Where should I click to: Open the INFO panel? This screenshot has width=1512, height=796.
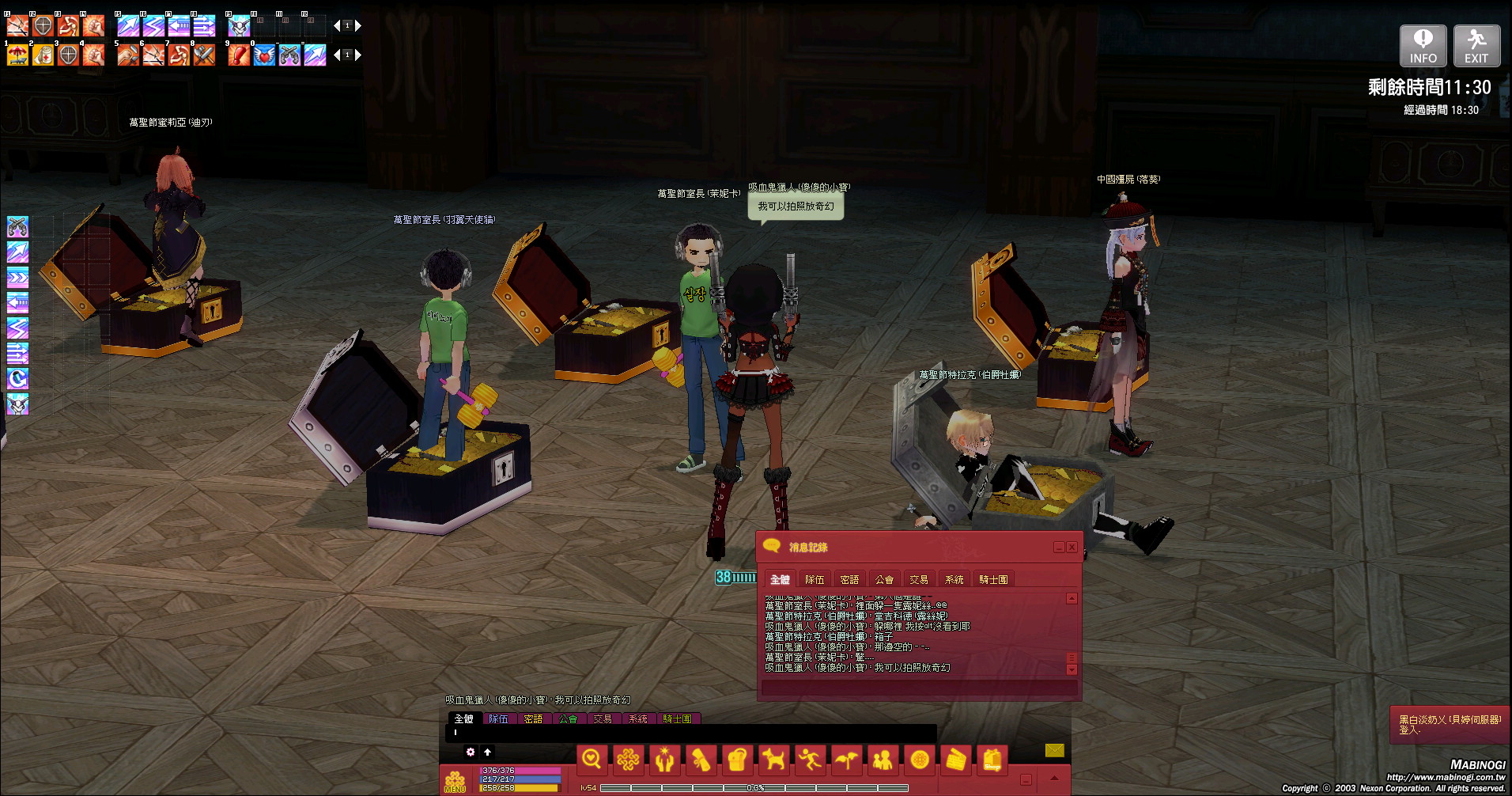[1423, 46]
